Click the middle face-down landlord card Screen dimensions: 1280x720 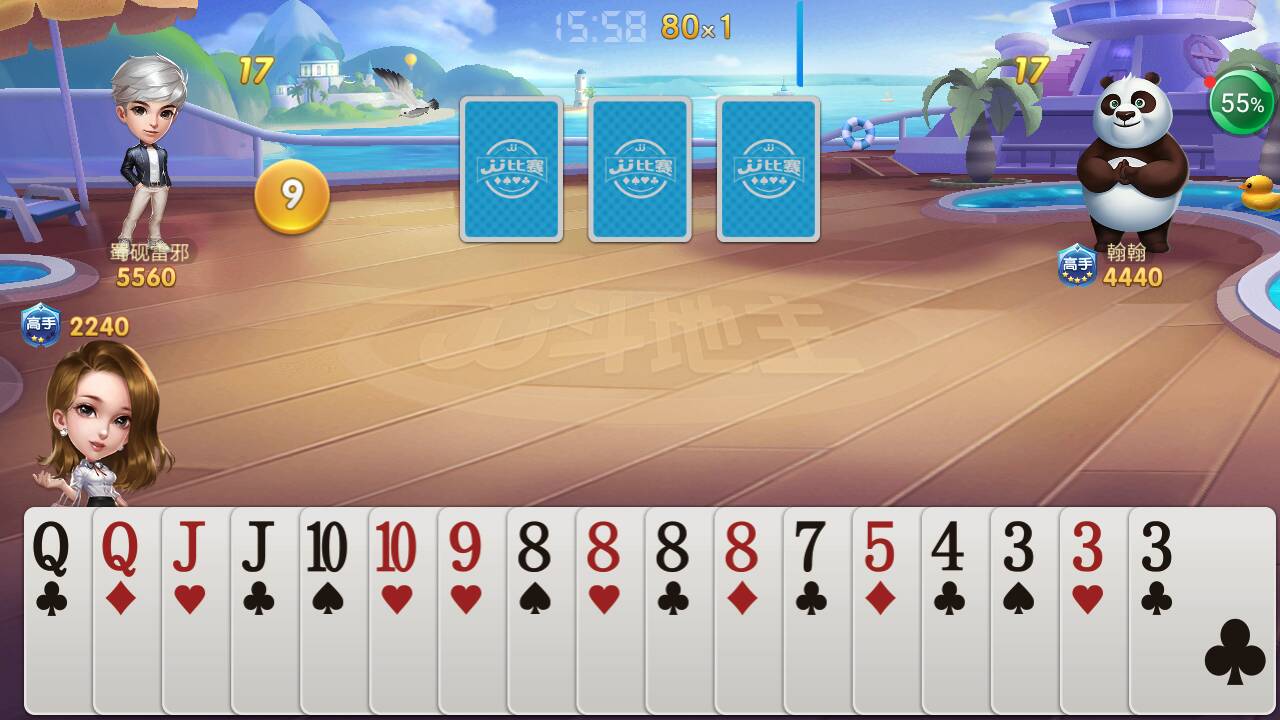pos(639,167)
